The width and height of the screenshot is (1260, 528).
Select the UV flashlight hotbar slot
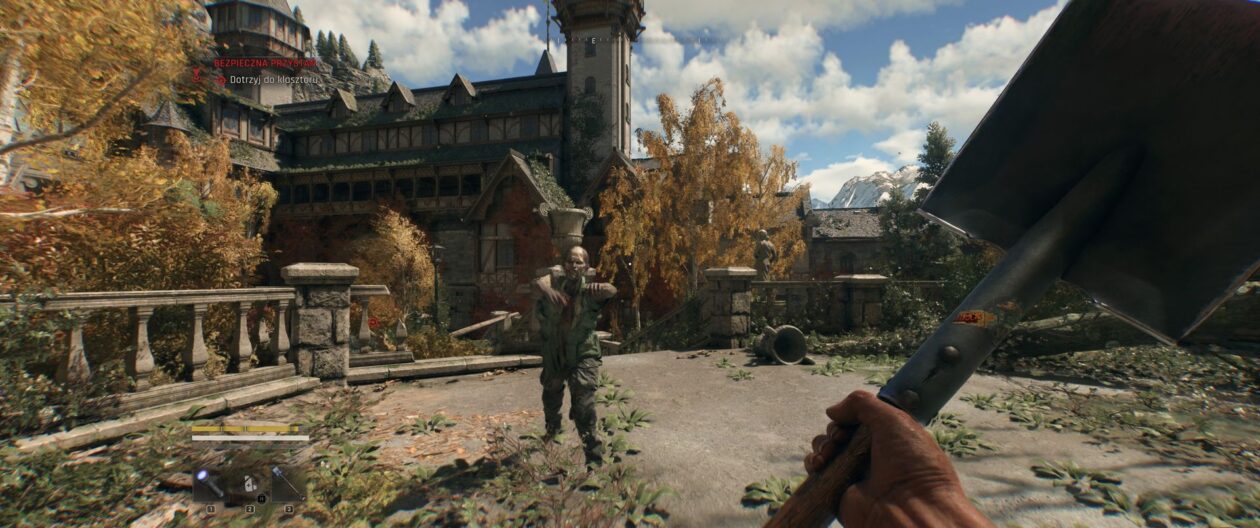coord(211,484)
